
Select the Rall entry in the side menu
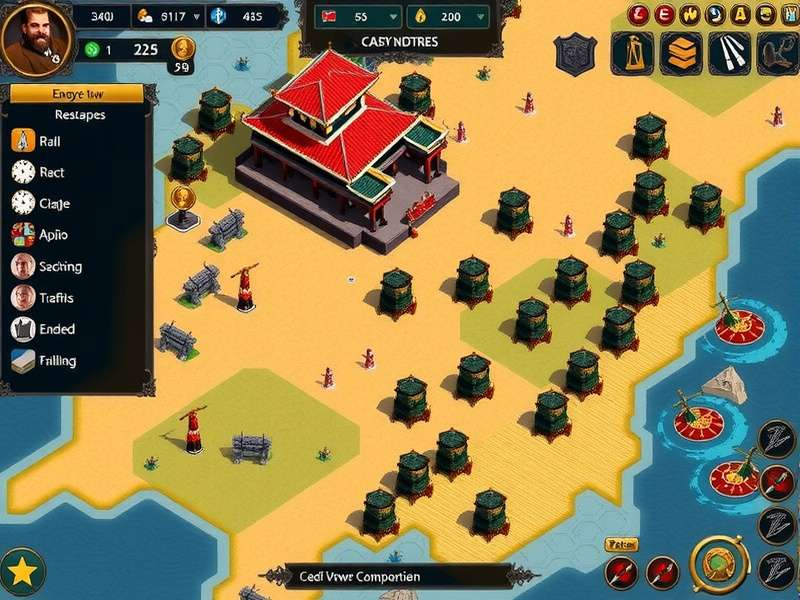50,142
